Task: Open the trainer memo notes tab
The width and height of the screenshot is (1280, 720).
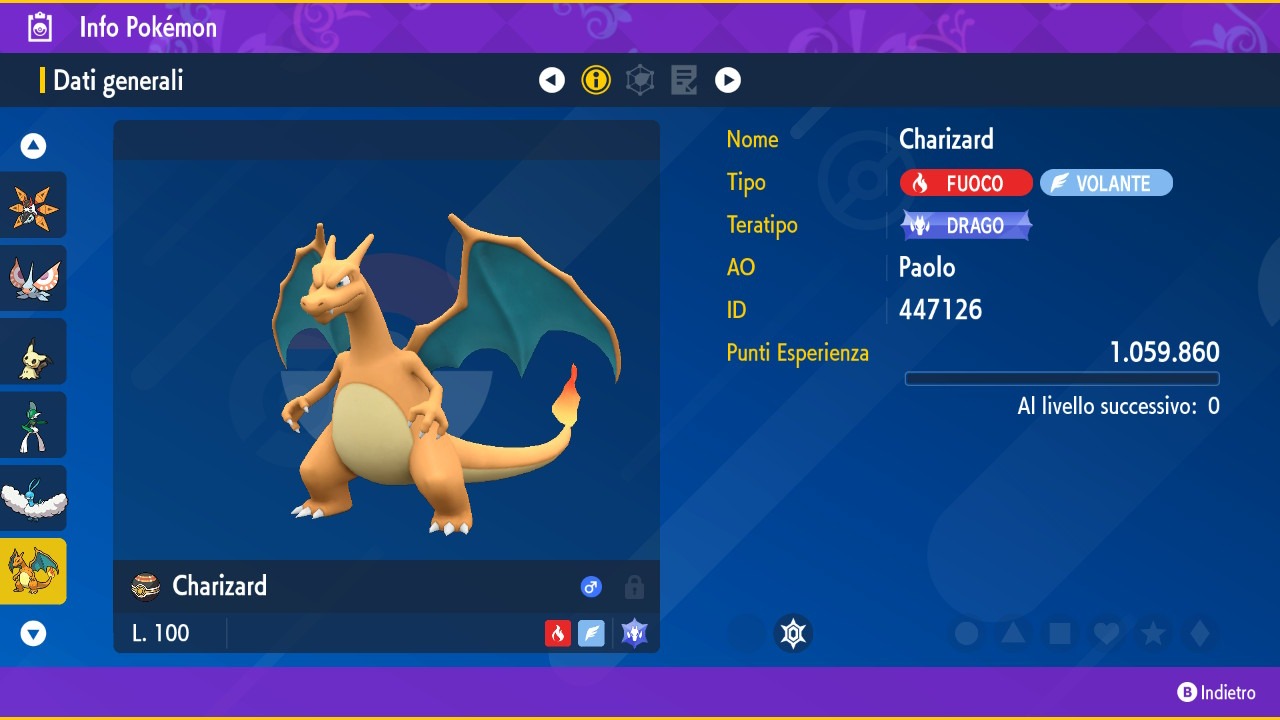Action: 684,80
